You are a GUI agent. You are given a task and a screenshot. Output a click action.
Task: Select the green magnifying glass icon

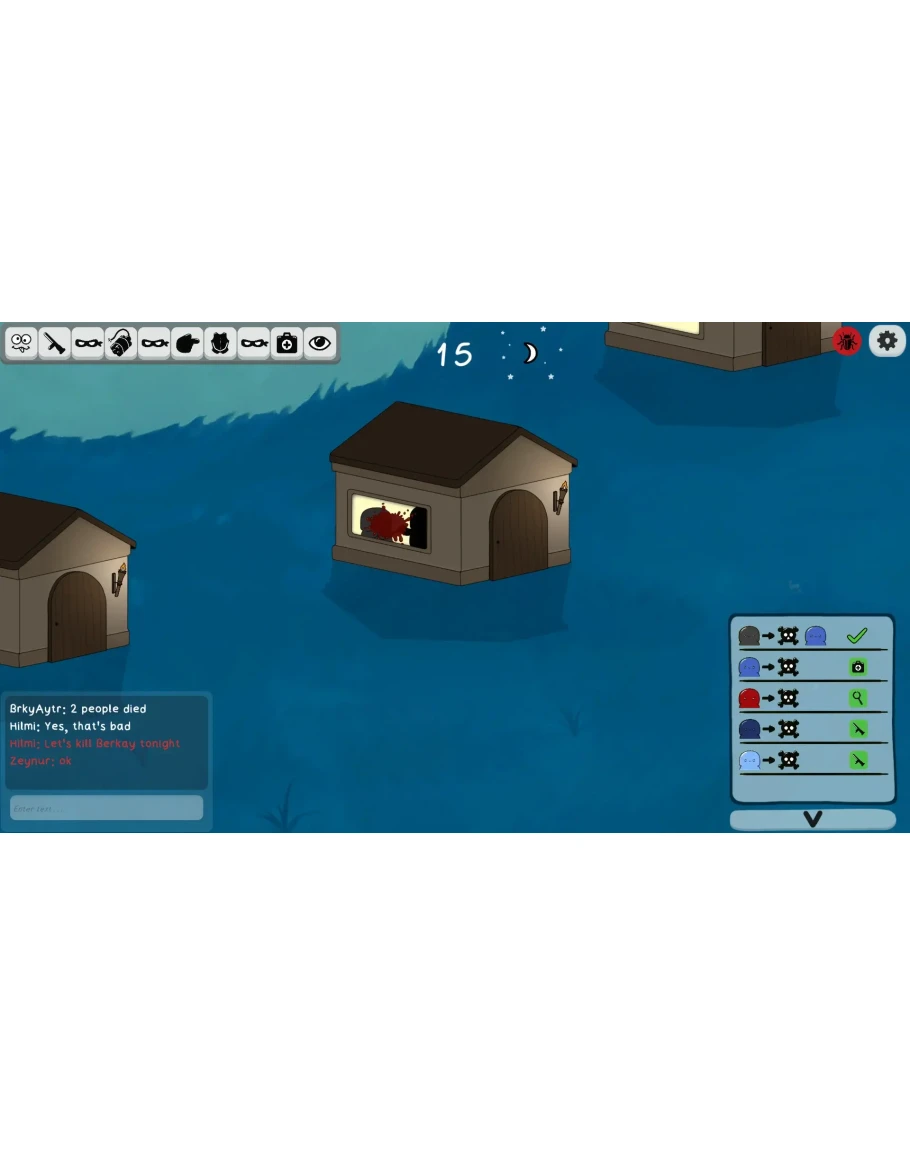[857, 698]
